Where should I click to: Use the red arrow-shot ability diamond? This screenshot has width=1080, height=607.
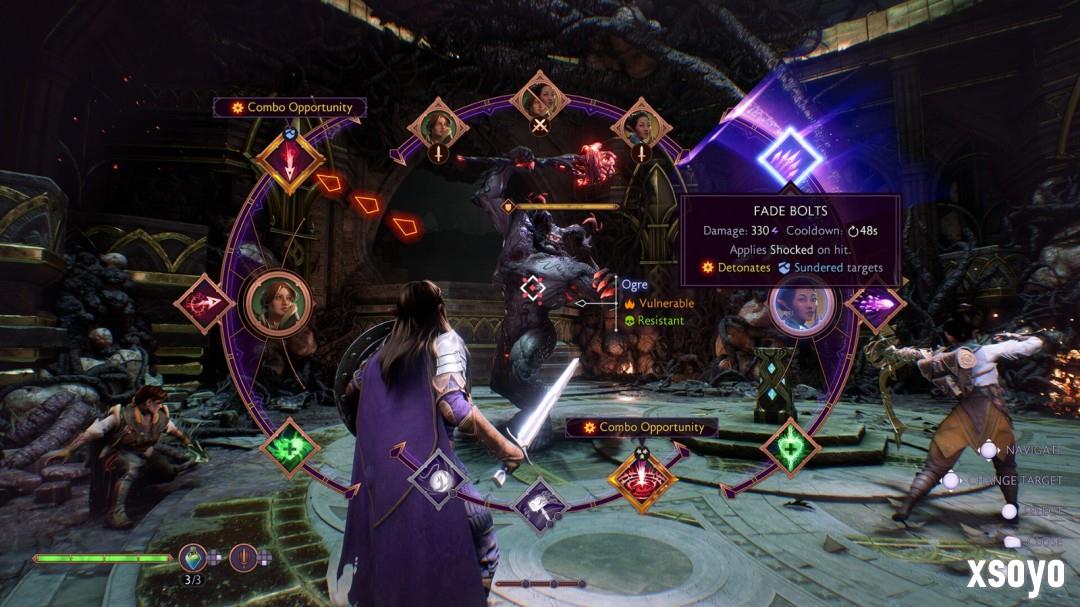coord(205,303)
